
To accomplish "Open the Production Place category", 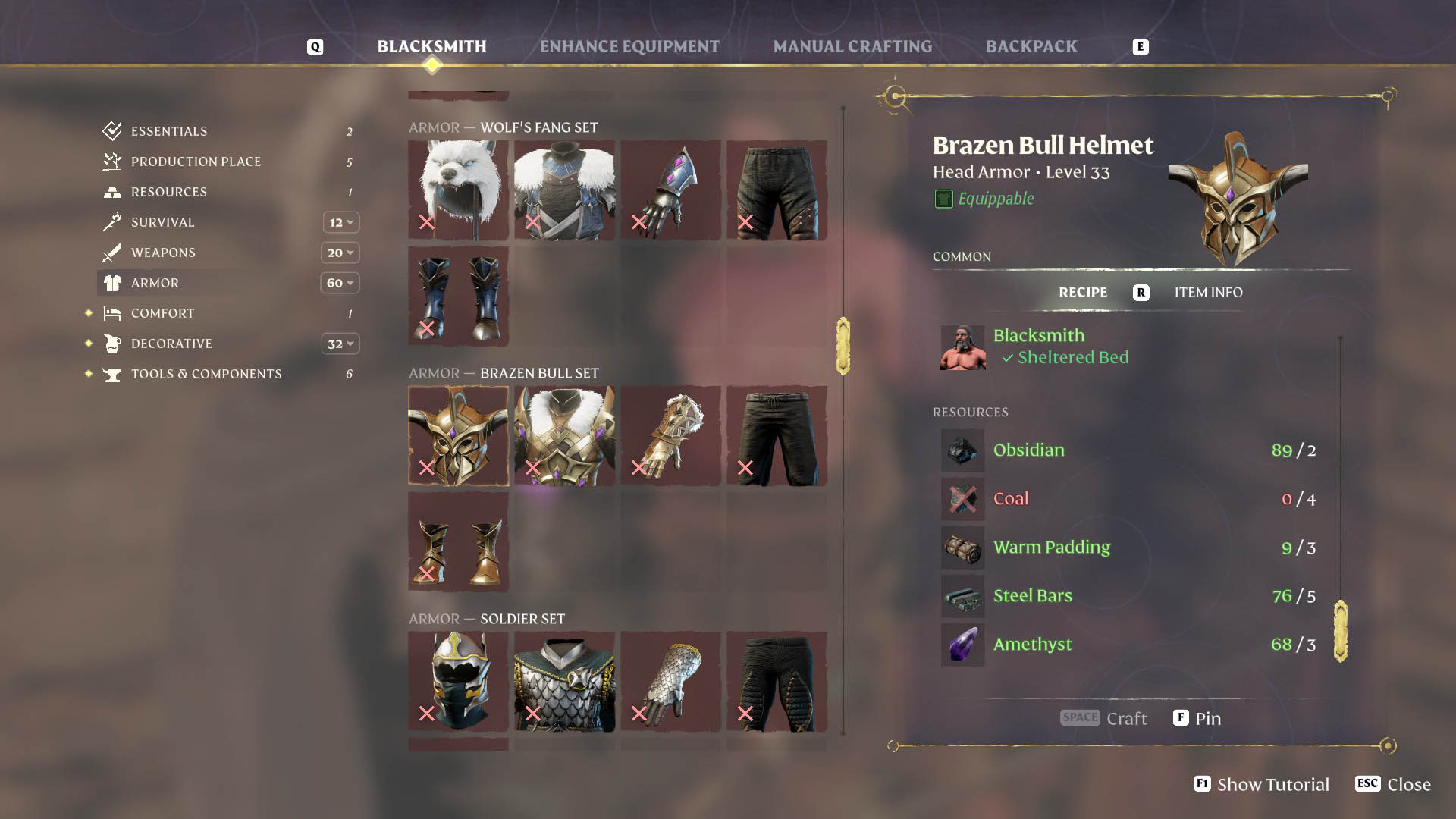I will [196, 162].
